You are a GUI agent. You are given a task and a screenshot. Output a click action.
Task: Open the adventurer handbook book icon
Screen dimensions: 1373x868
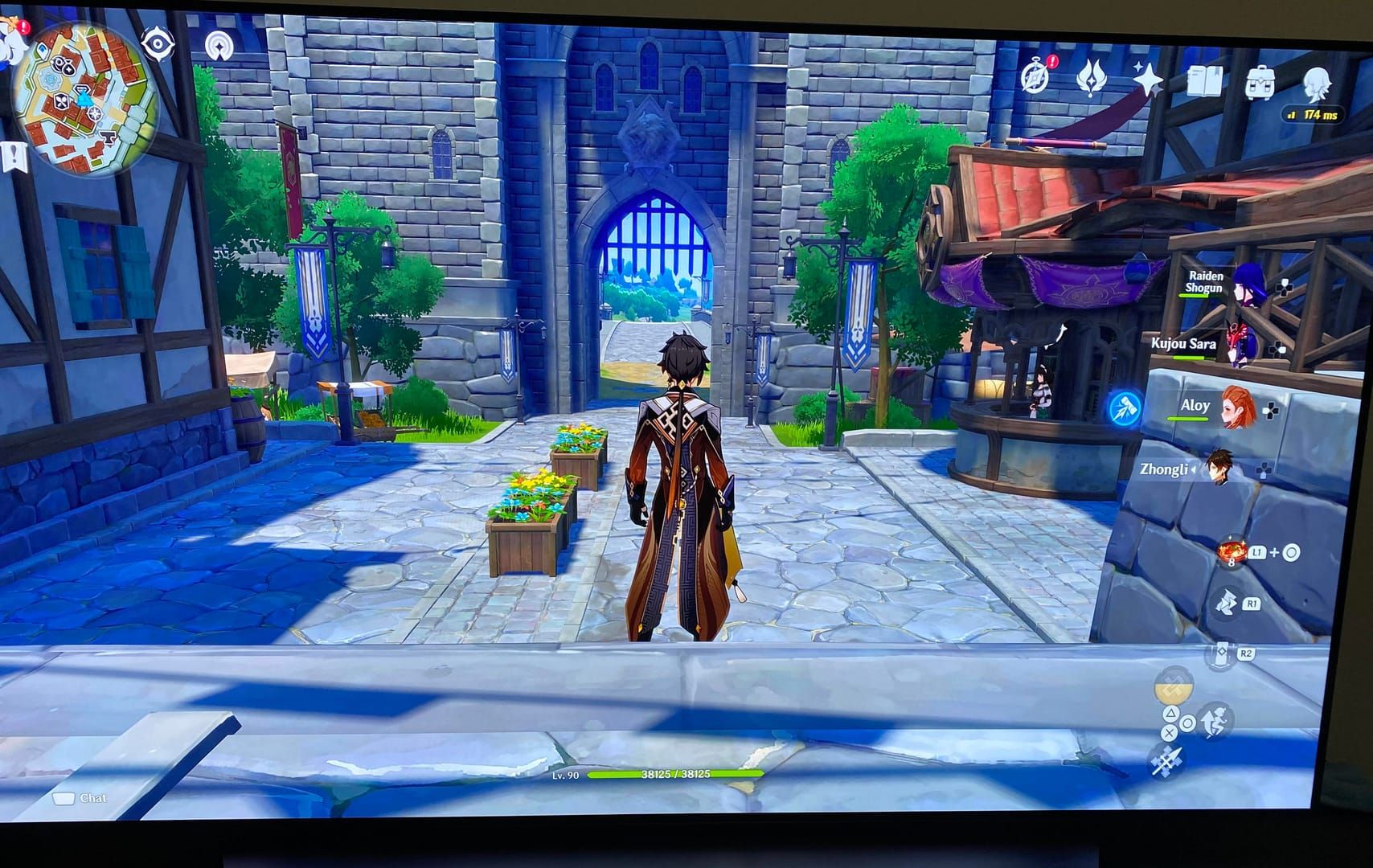pos(1204,81)
